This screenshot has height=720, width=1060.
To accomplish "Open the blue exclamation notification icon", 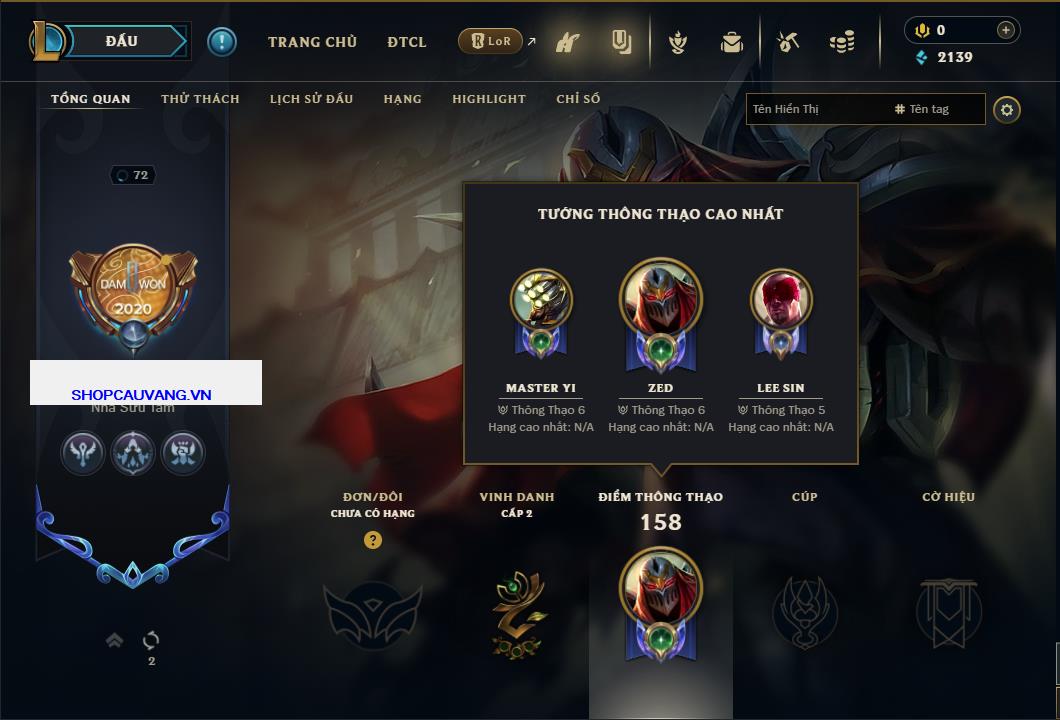I will pos(221,41).
